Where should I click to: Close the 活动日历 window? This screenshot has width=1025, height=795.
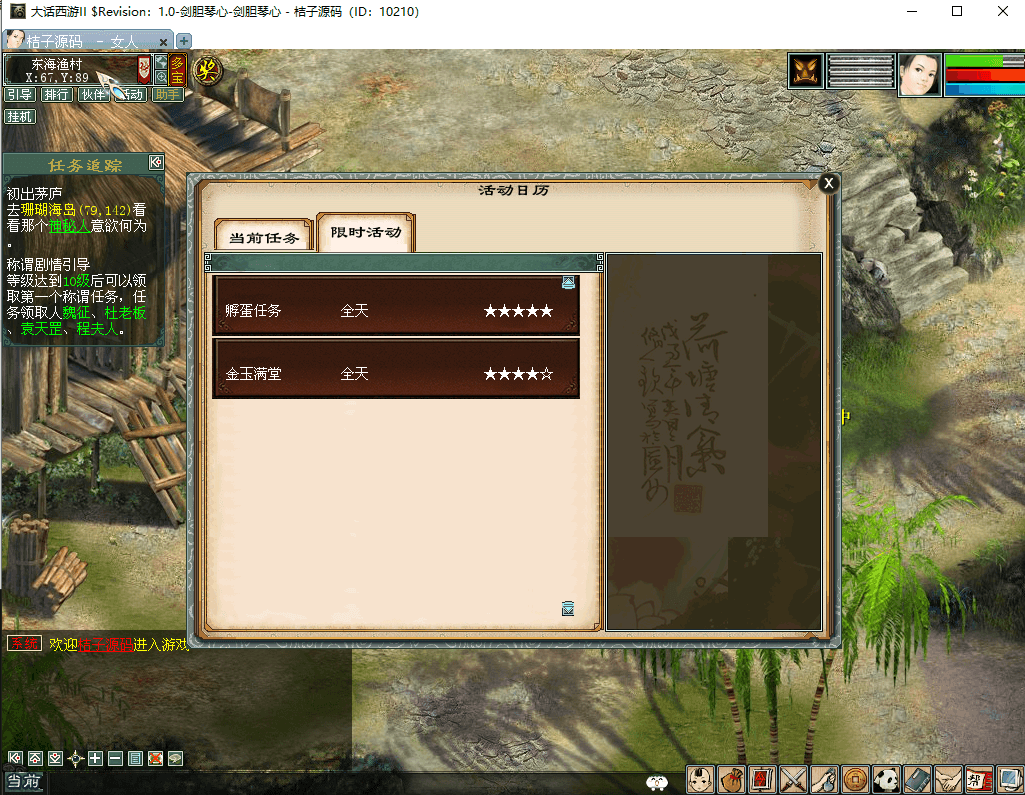click(828, 183)
